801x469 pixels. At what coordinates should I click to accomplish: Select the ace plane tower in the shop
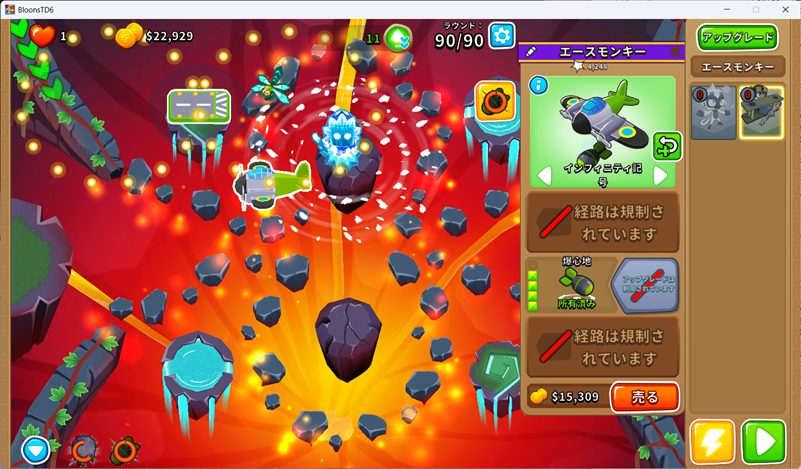[x=761, y=111]
